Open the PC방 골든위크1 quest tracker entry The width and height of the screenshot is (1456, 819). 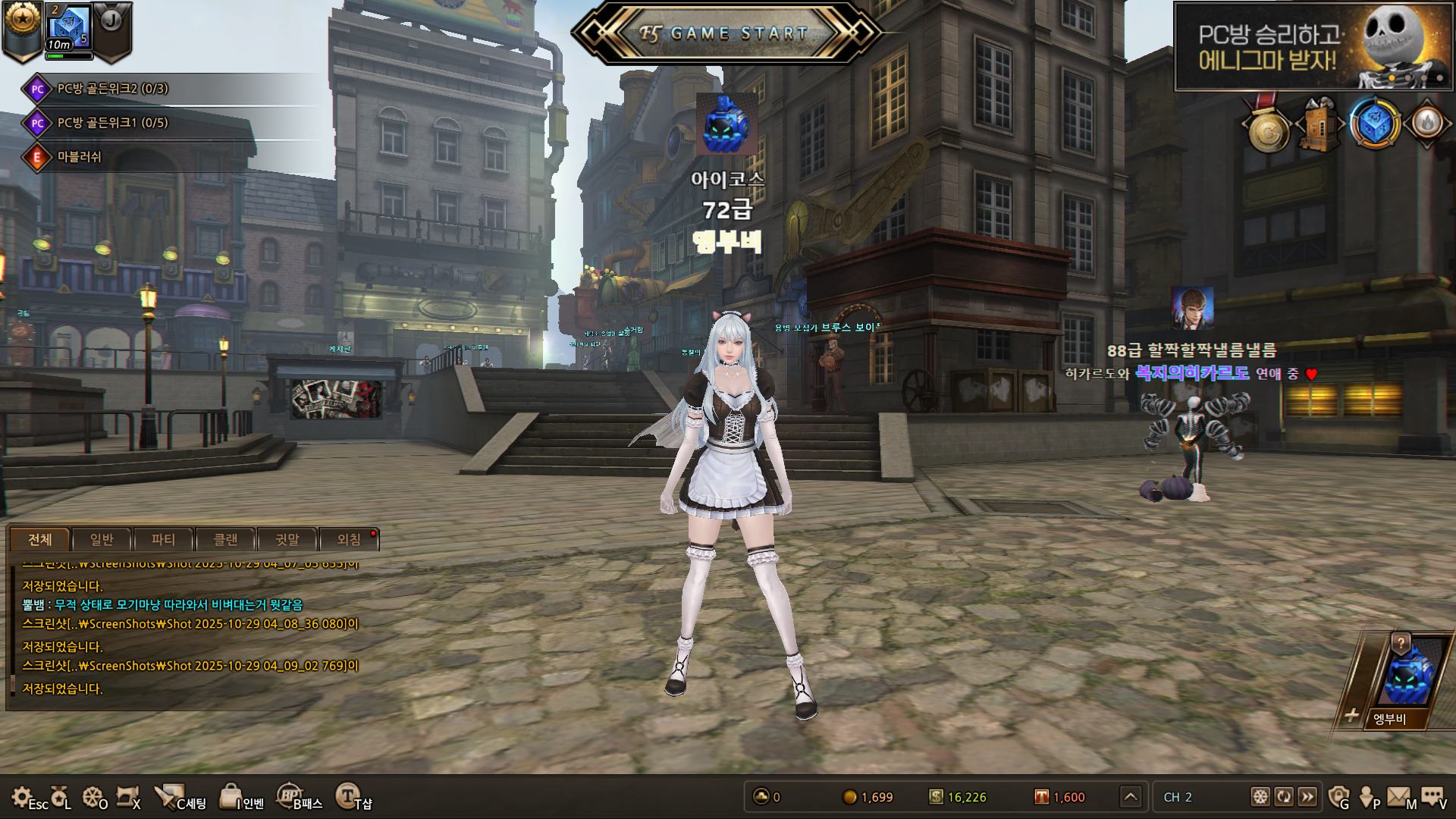112,123
